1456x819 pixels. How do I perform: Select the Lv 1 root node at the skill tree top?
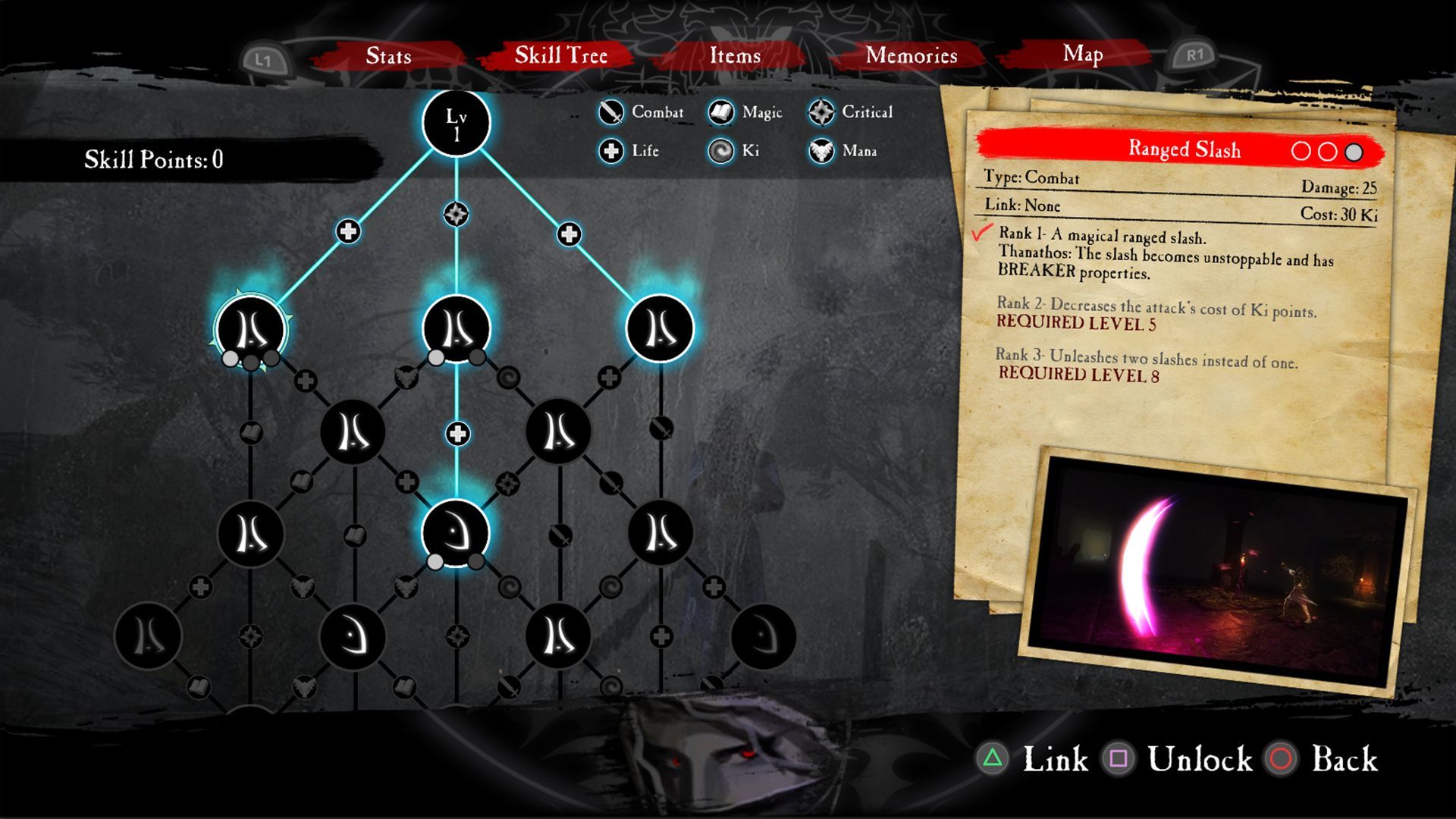pos(455,124)
